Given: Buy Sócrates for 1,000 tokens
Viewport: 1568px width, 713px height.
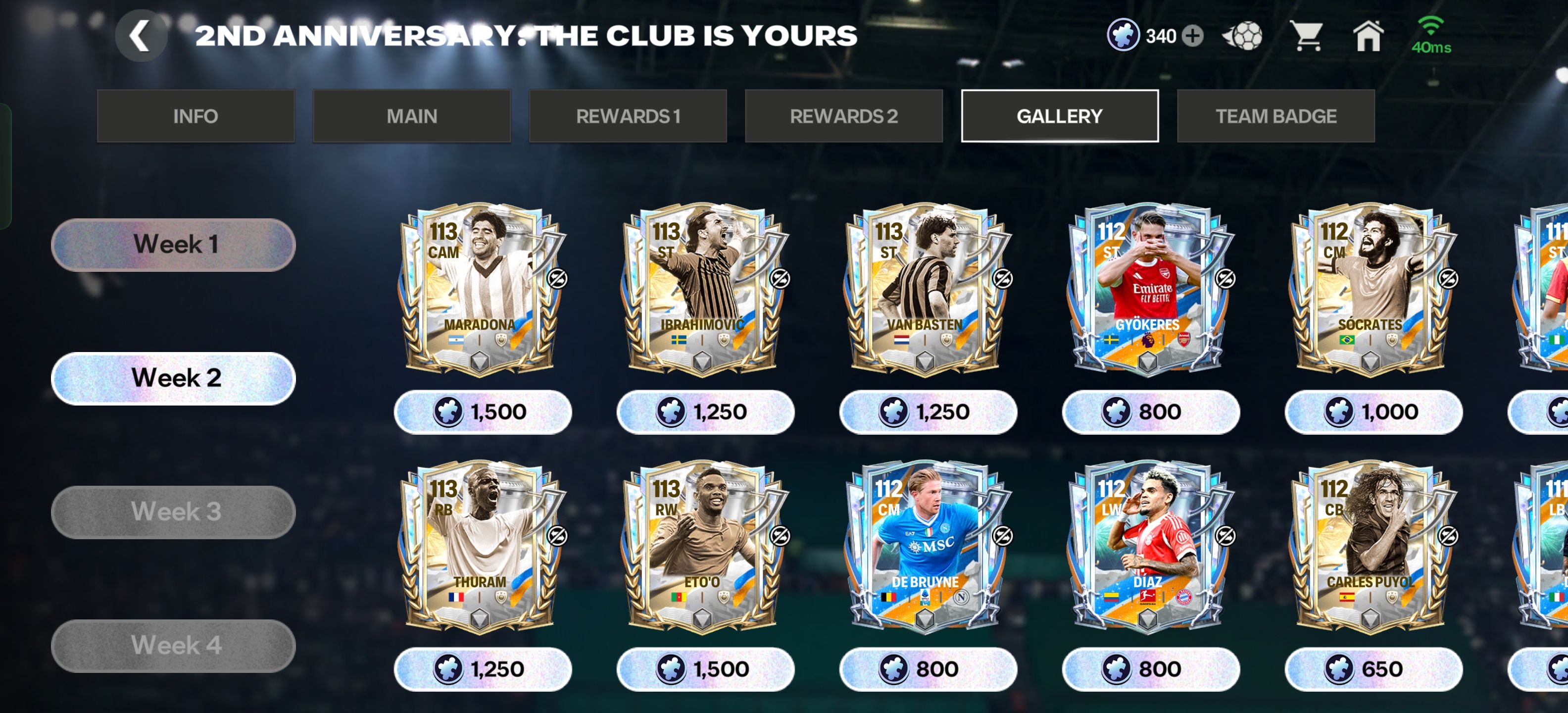Looking at the screenshot, I should 1372,412.
